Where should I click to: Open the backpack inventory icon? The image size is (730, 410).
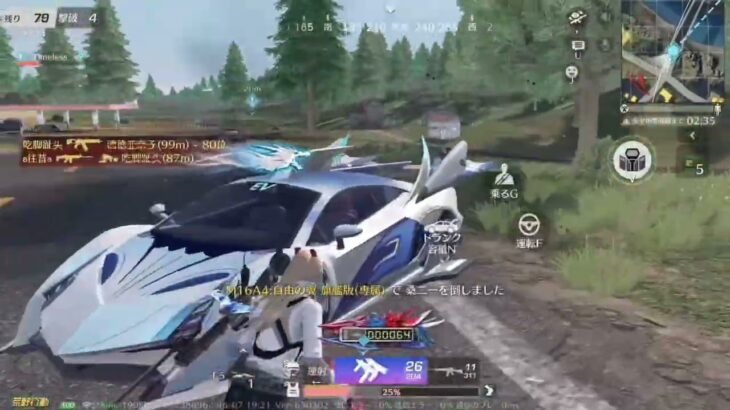pyautogui.click(x=632, y=159)
